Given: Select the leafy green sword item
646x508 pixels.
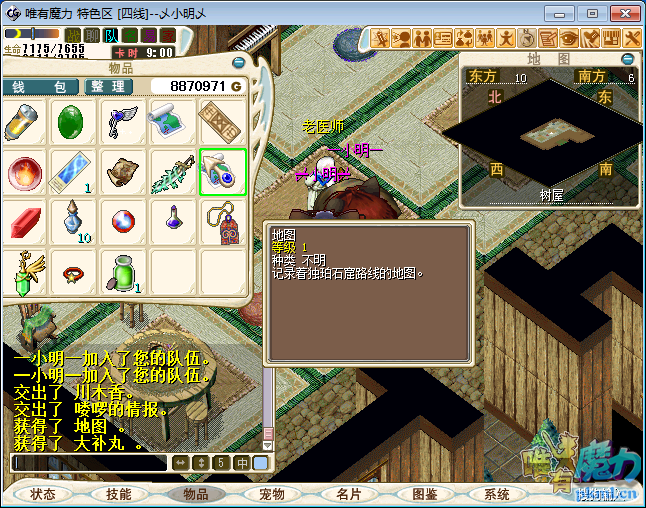Looking at the screenshot, I should 173,172.
